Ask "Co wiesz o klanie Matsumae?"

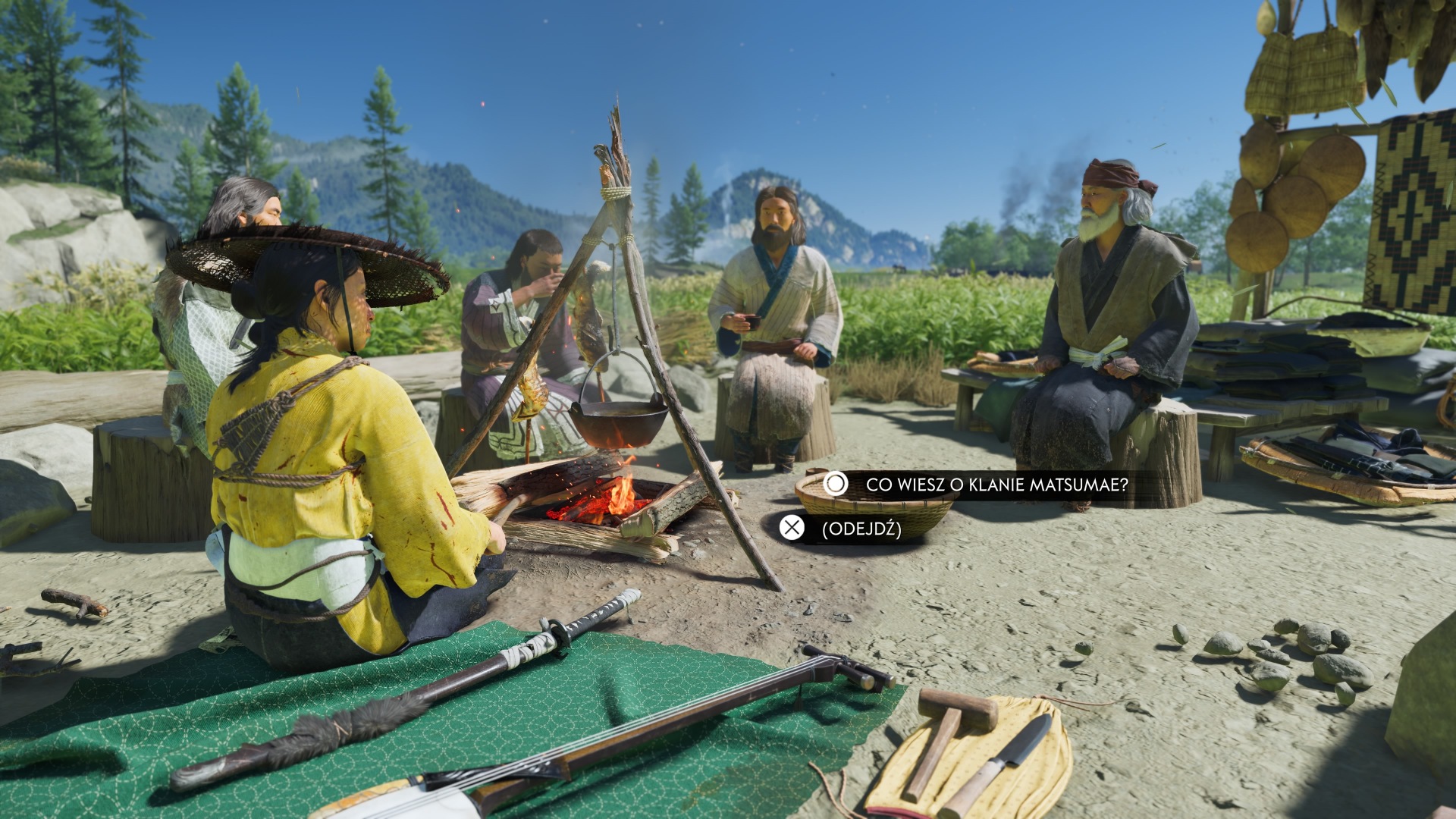click(x=996, y=485)
